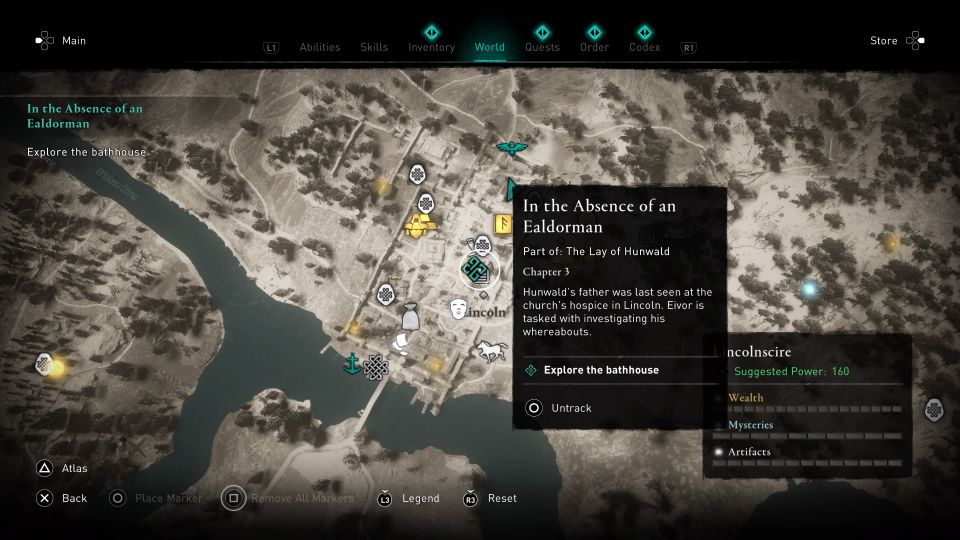Open the Codex tab

click(645, 47)
